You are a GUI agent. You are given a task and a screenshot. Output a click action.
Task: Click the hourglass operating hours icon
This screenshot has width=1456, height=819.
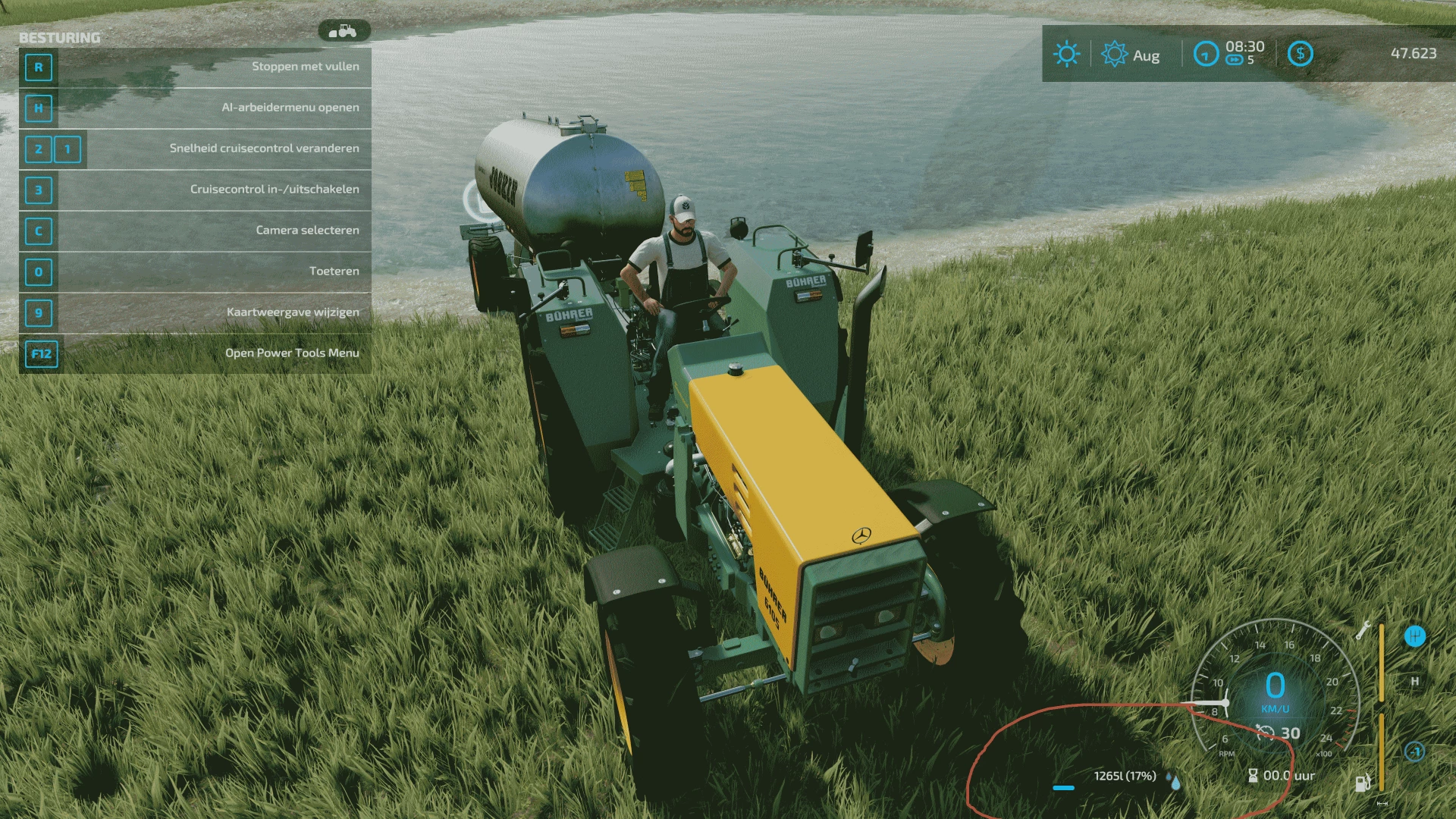pyautogui.click(x=1253, y=777)
